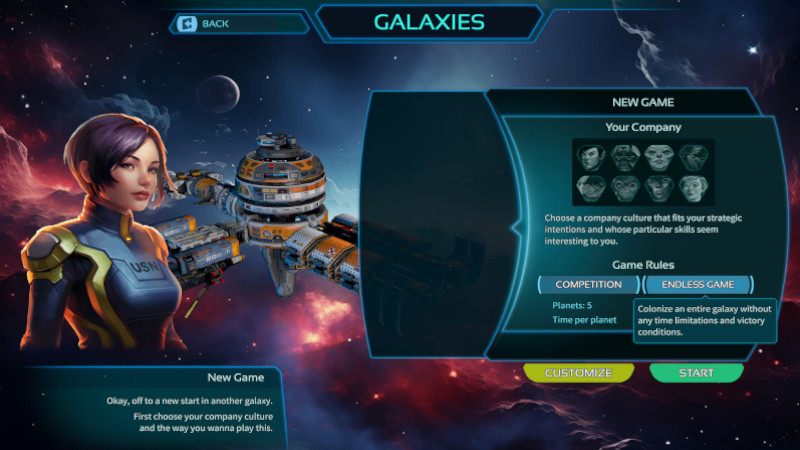Select the pale bald alien company portrait

click(659, 156)
